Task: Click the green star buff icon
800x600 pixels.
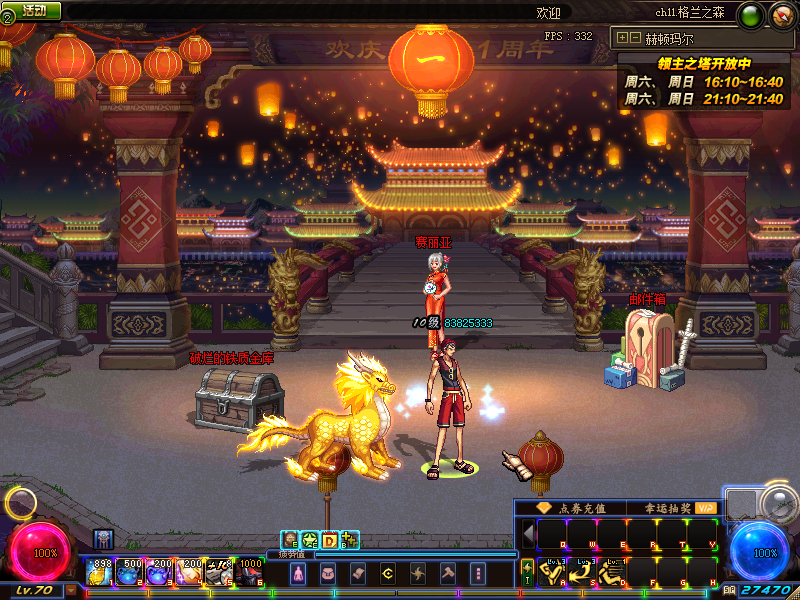Action: pos(310,540)
